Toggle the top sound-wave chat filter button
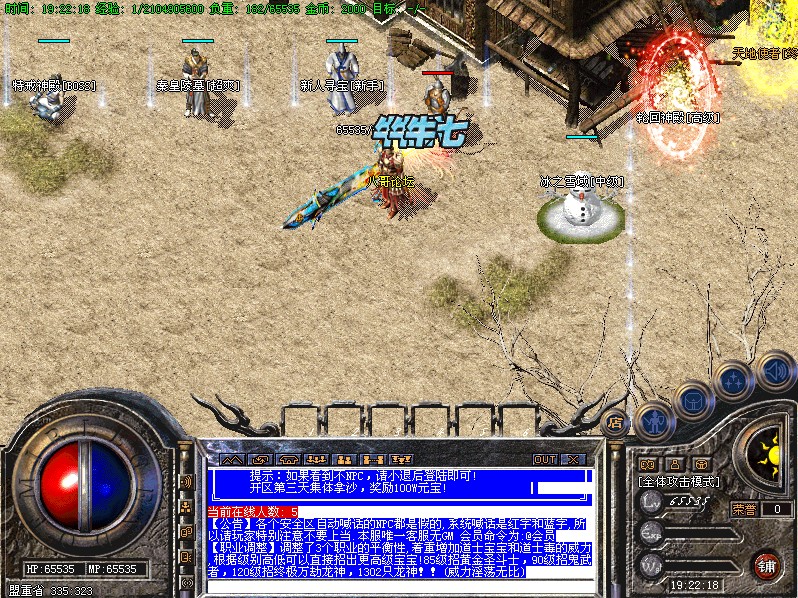This screenshot has height=598, width=798. pyautogui.click(x=186, y=481)
